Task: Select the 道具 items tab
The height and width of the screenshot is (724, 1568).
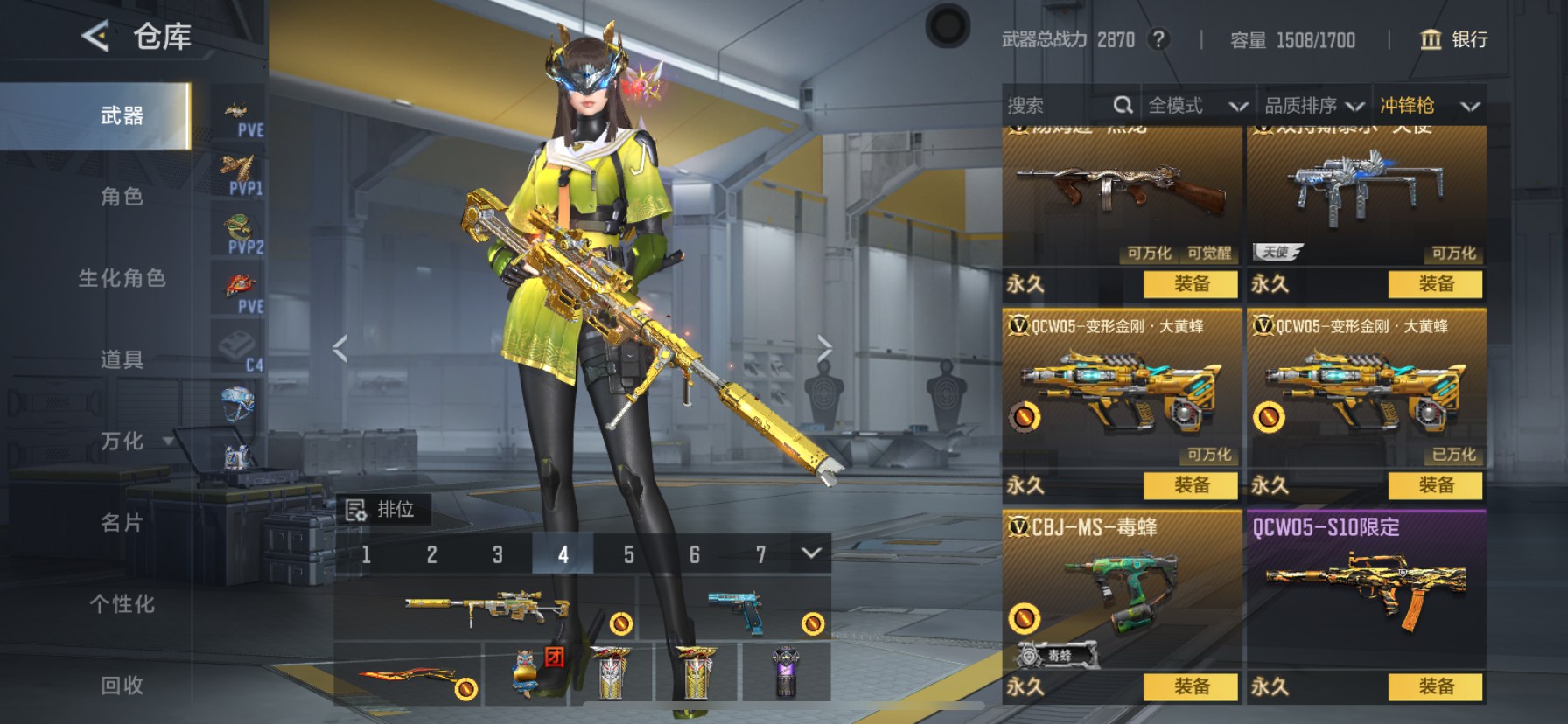Action: click(122, 359)
